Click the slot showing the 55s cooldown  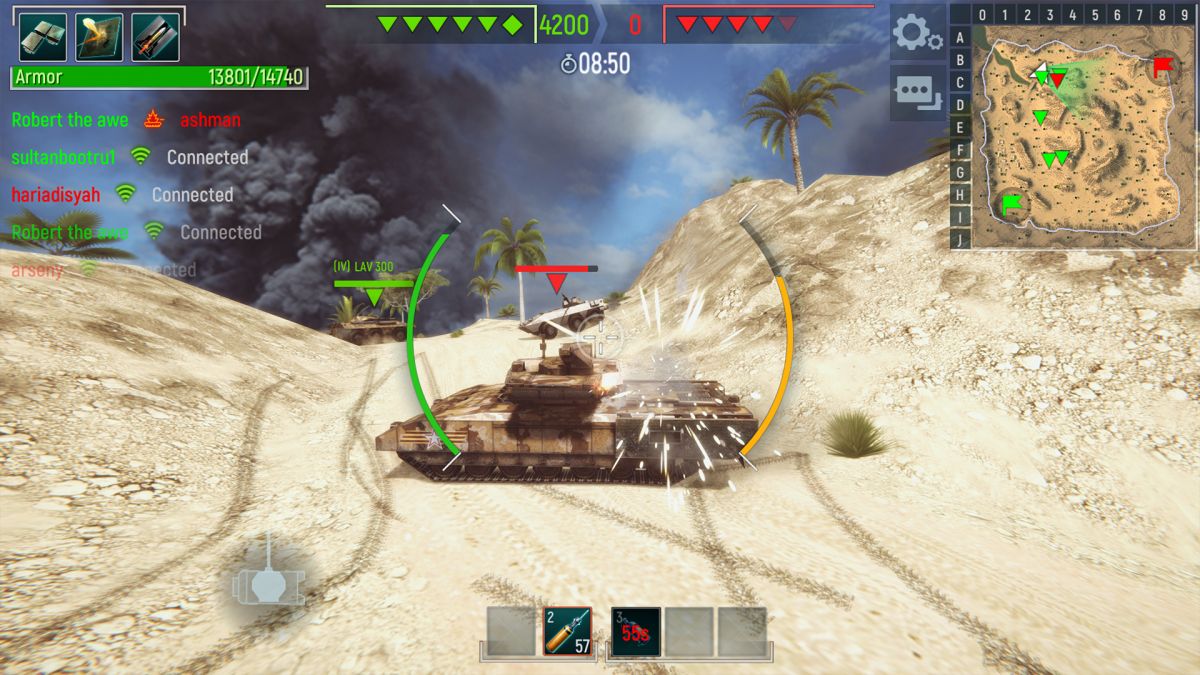tap(635, 631)
